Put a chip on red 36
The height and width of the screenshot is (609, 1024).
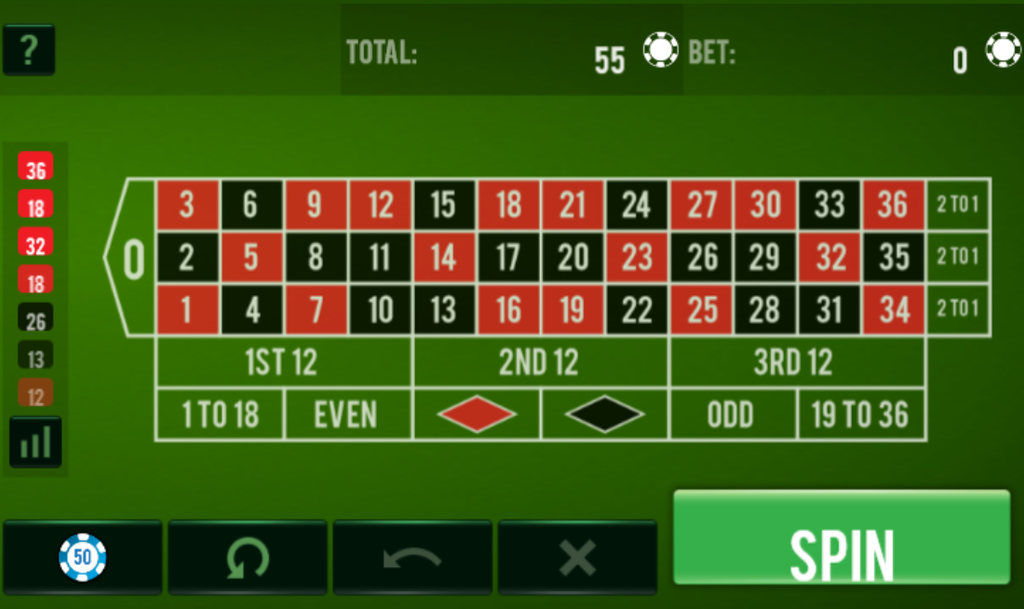point(893,205)
